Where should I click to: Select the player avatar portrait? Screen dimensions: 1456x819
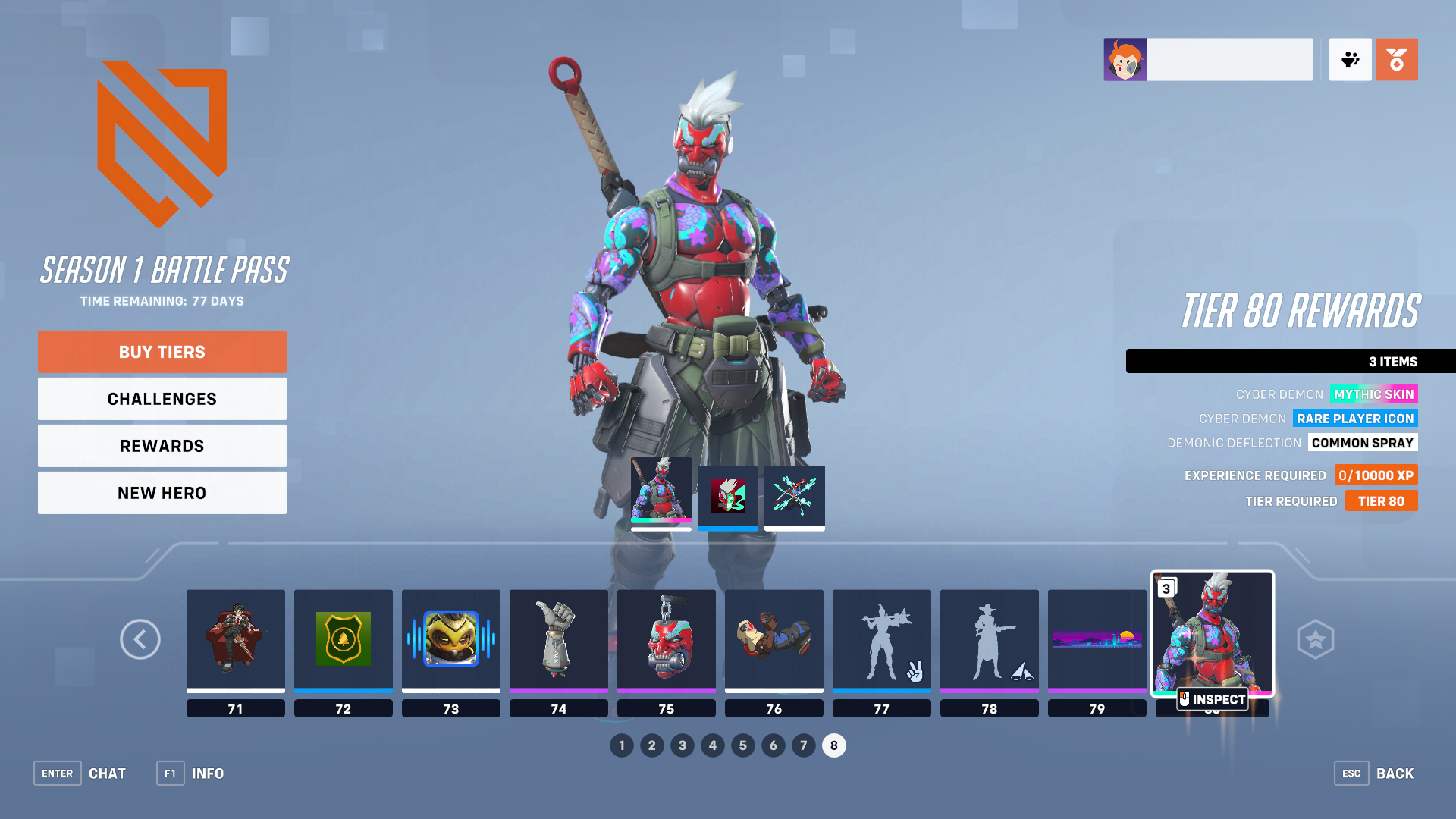point(1125,59)
